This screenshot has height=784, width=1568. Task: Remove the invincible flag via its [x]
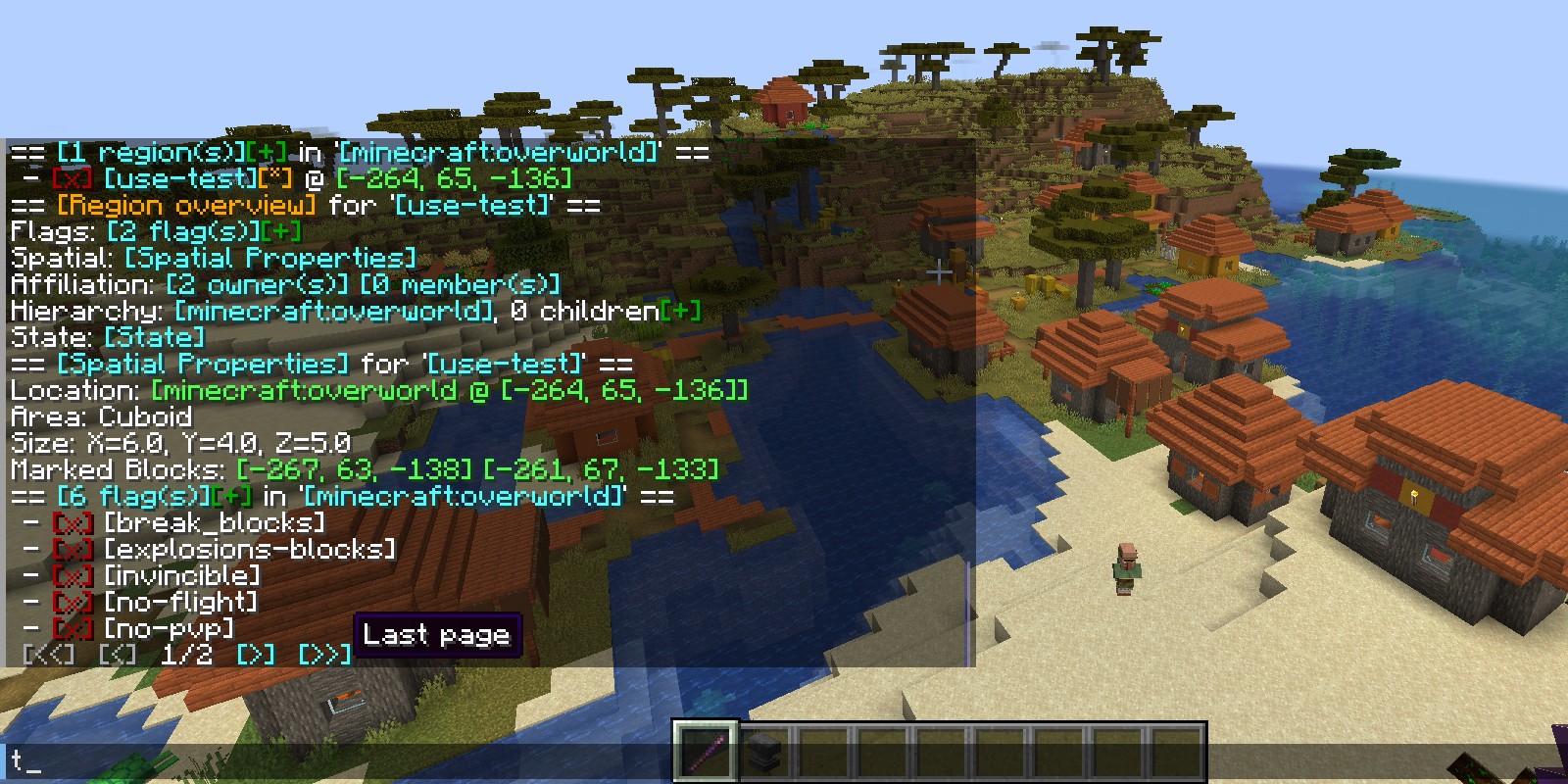(73, 576)
